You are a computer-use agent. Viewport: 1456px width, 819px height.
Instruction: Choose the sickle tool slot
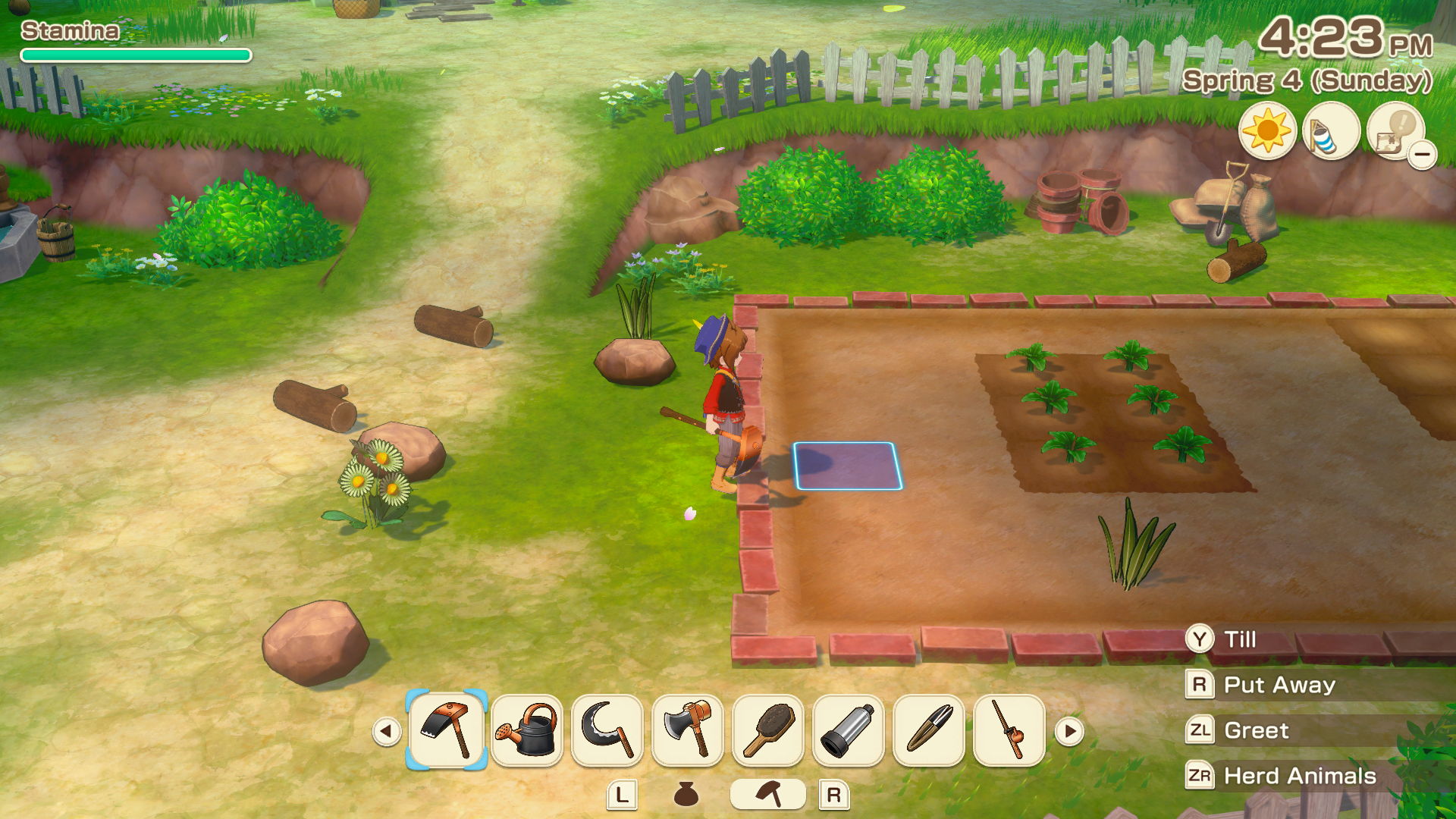click(x=607, y=730)
